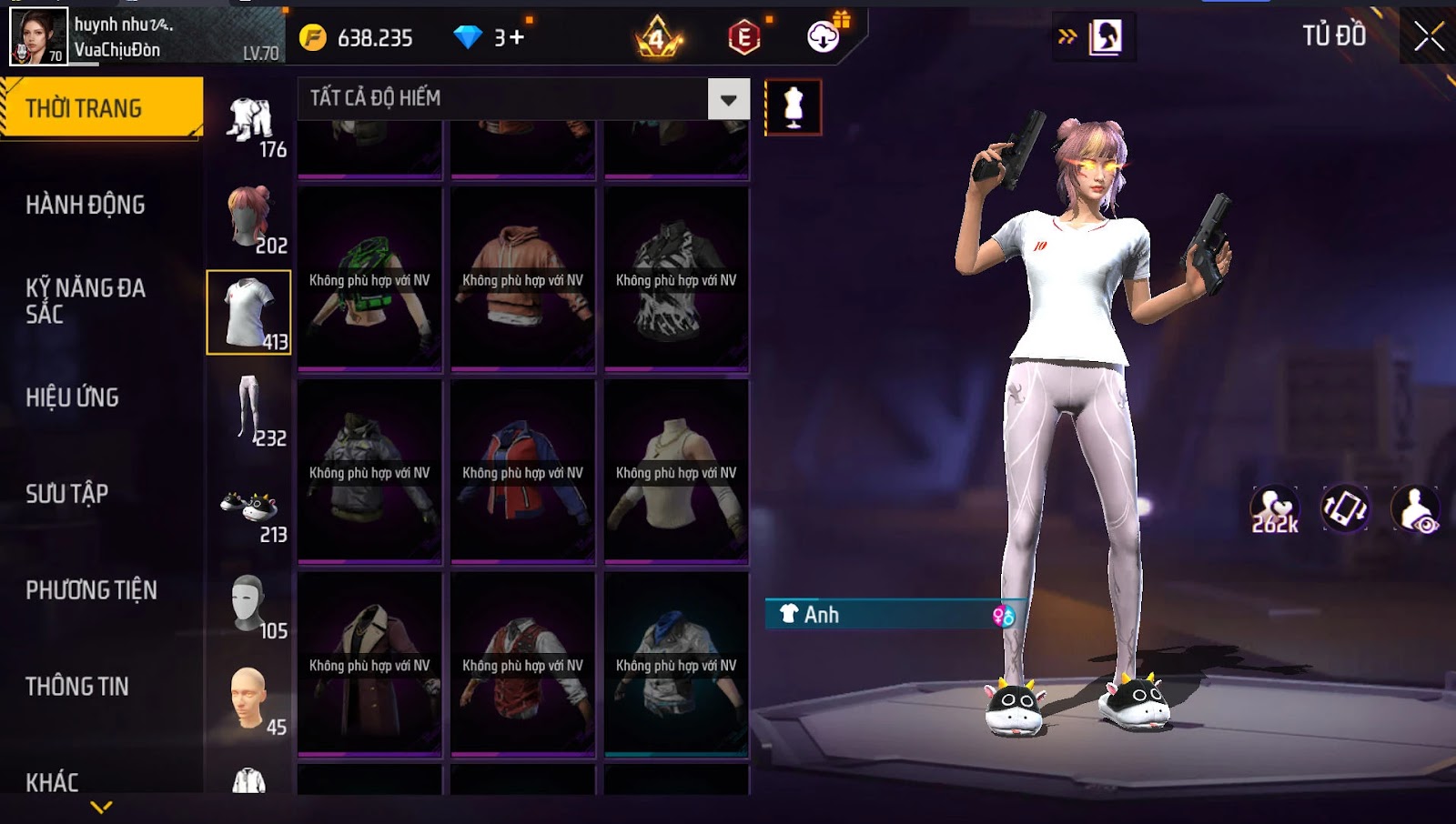Pick the mask category showing 105
This screenshot has width=1456, height=824.
249,604
